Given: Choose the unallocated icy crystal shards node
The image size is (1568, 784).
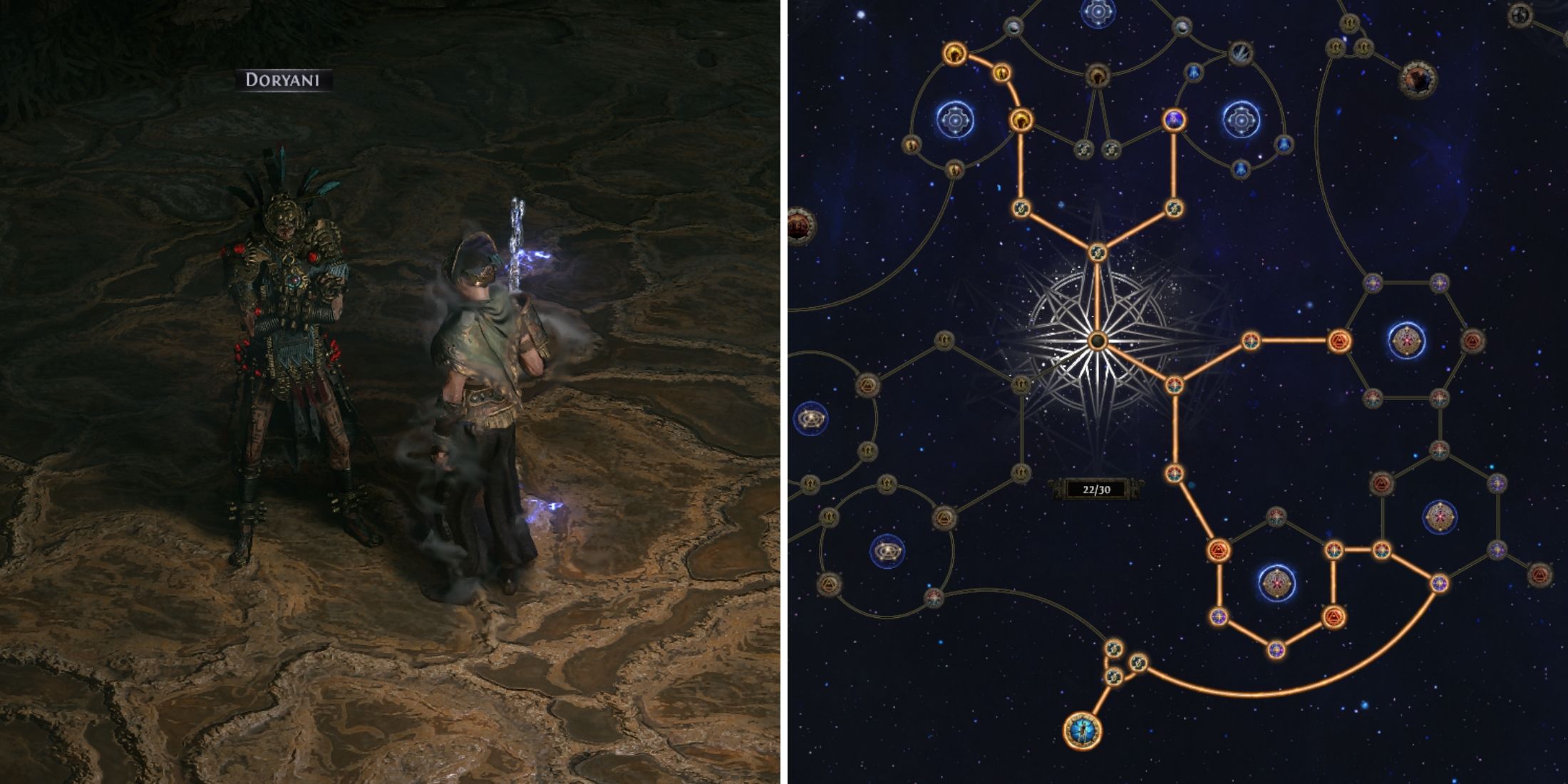Looking at the screenshot, I should [x=1241, y=53].
